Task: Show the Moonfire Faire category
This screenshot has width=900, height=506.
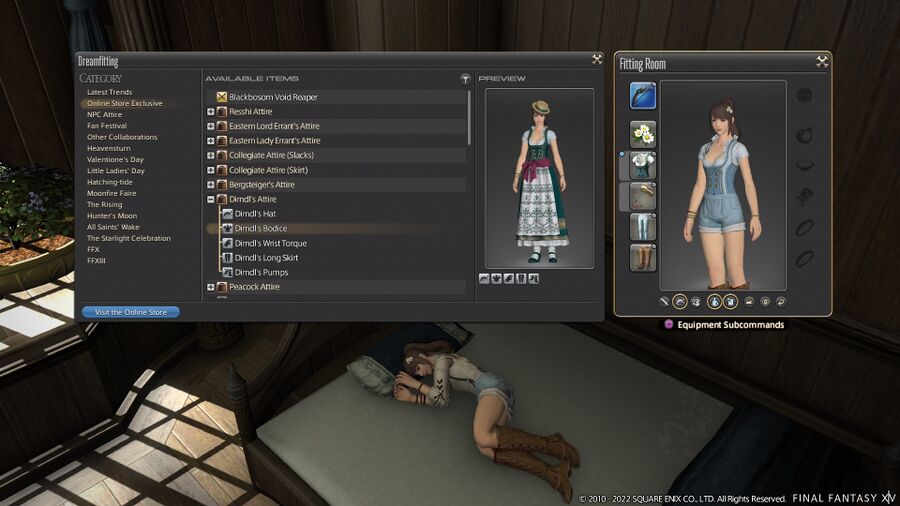Action: coord(111,193)
